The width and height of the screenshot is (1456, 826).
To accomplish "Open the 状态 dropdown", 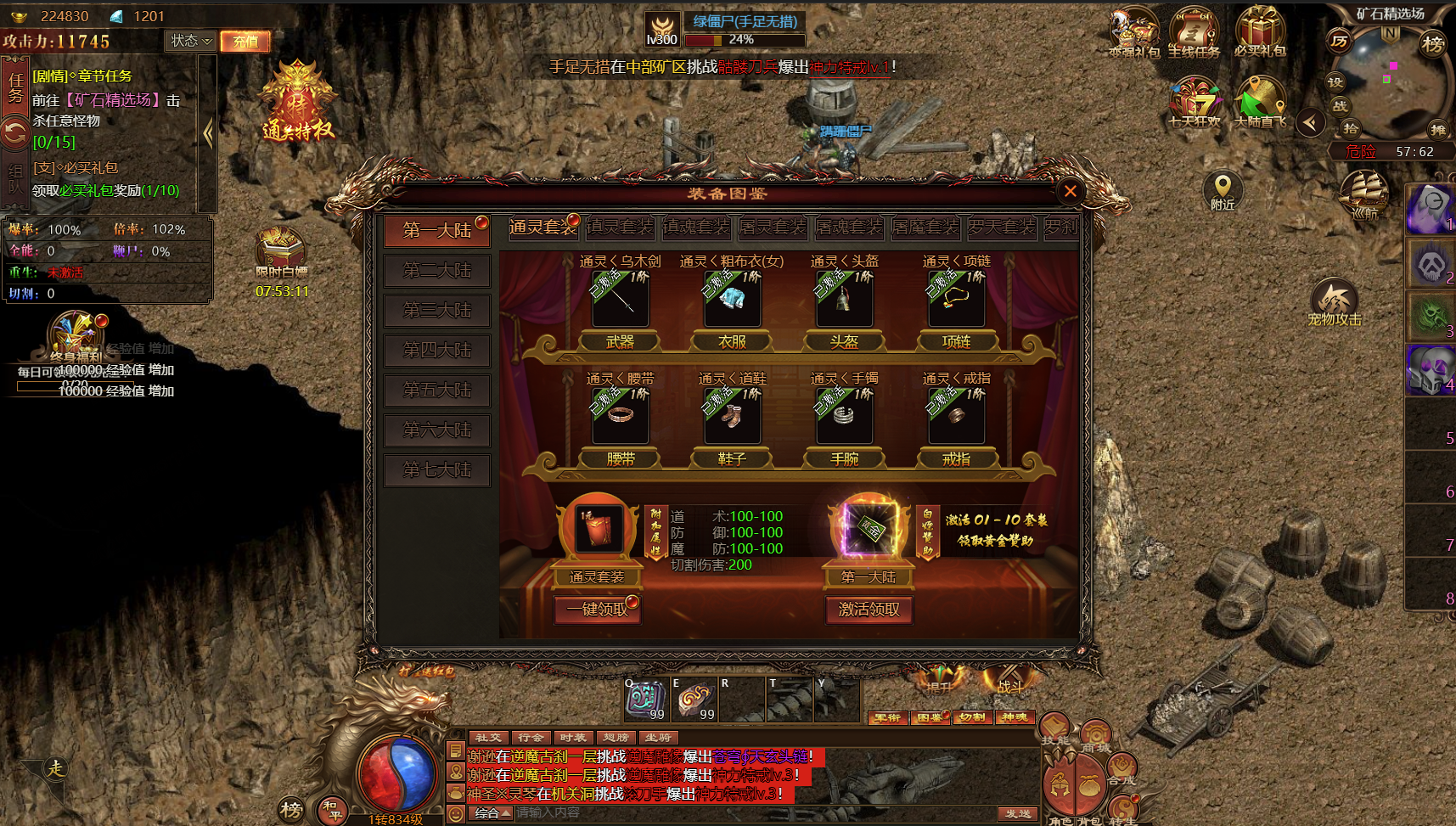I will [190, 41].
